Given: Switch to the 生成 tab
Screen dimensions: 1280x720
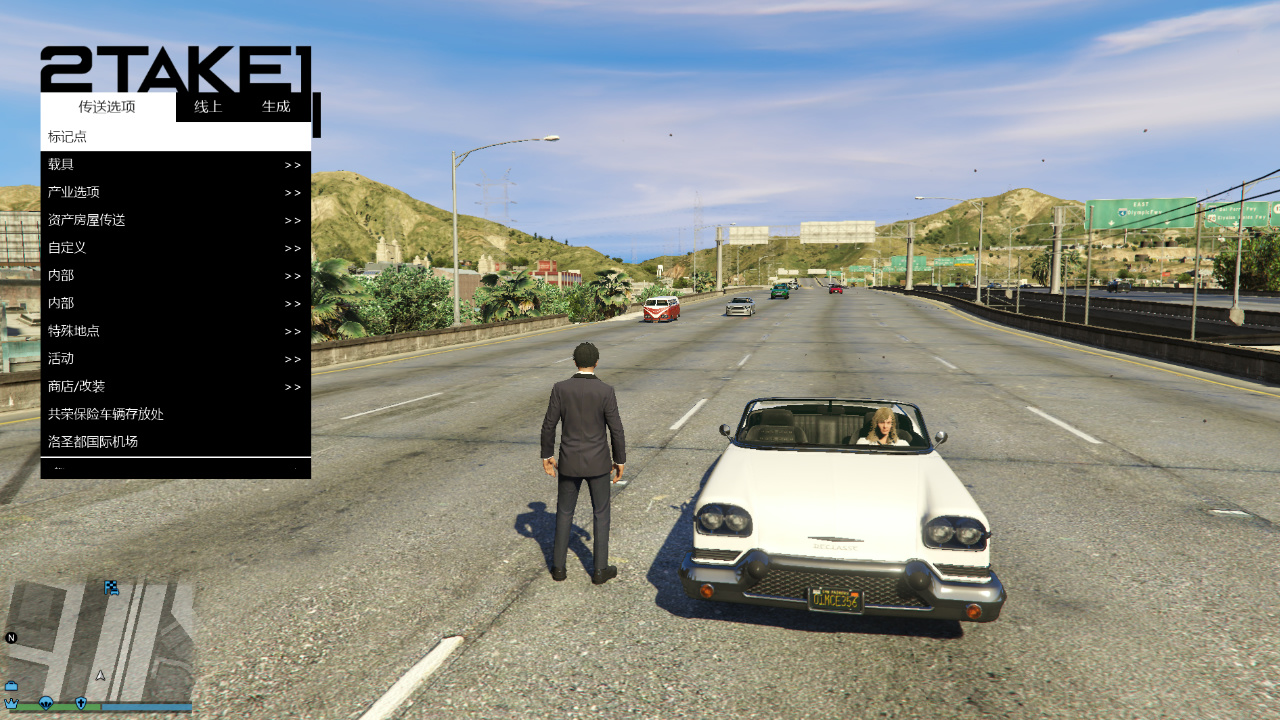Looking at the screenshot, I should (x=276, y=107).
